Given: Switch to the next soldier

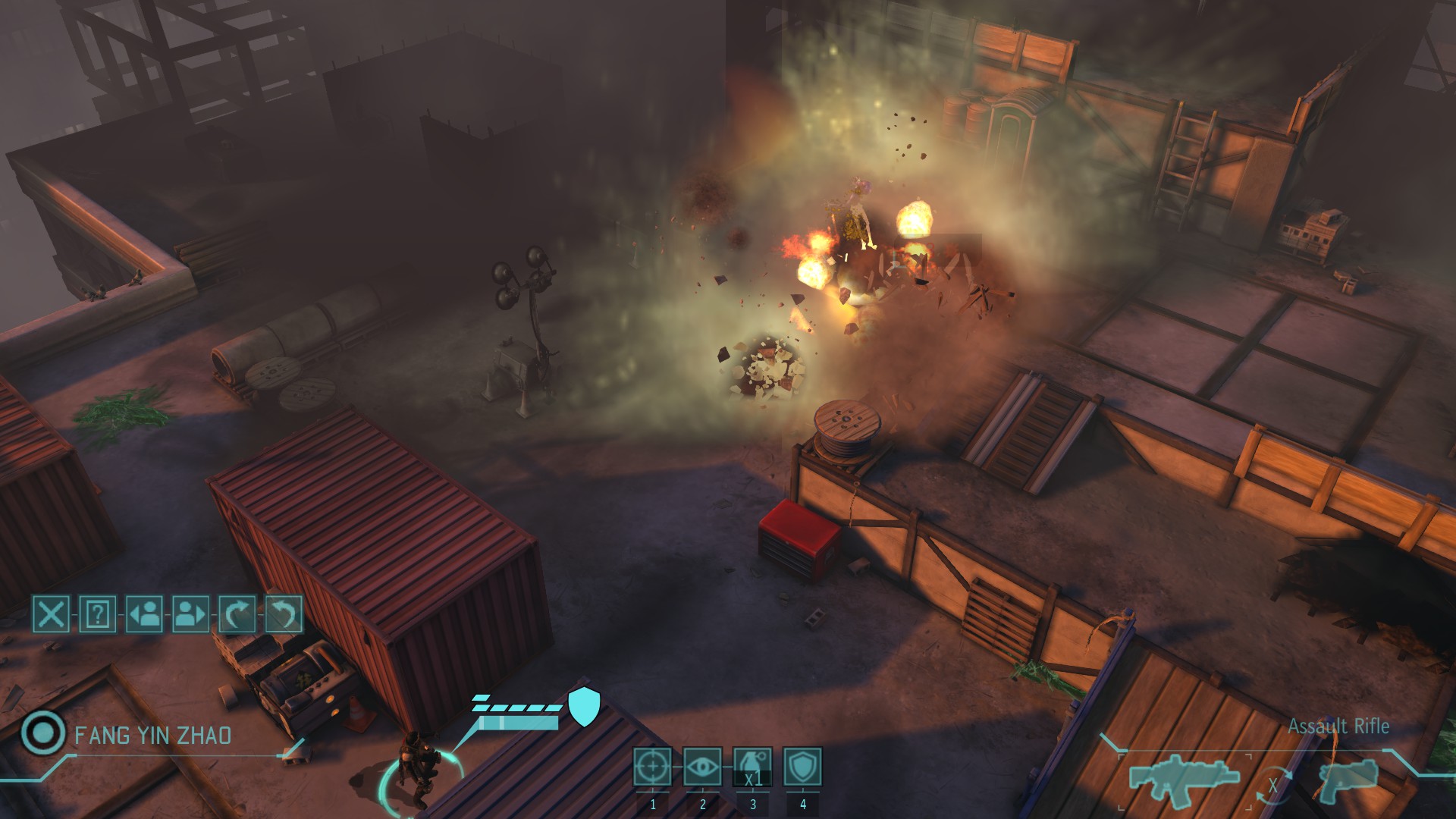Looking at the screenshot, I should (190, 613).
